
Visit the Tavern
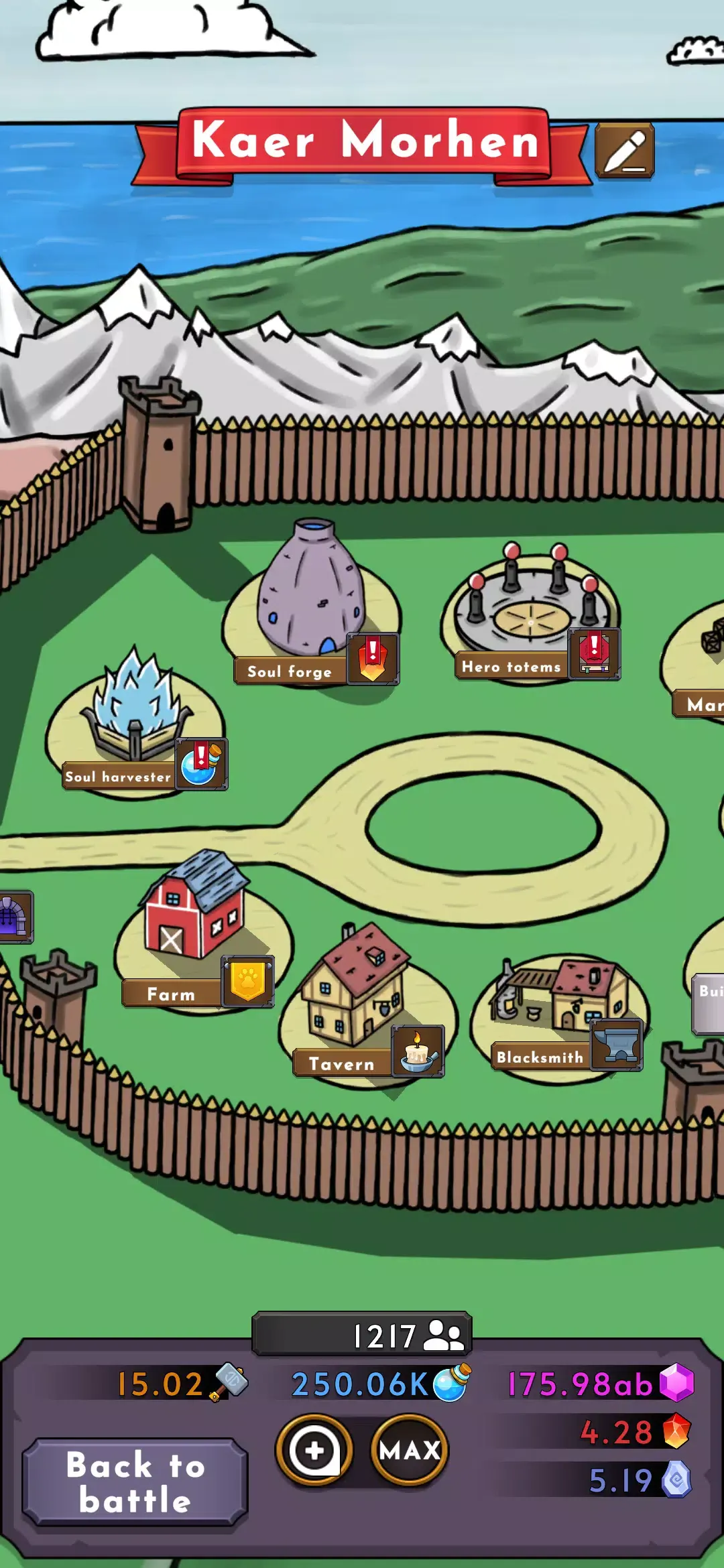click(x=354, y=985)
